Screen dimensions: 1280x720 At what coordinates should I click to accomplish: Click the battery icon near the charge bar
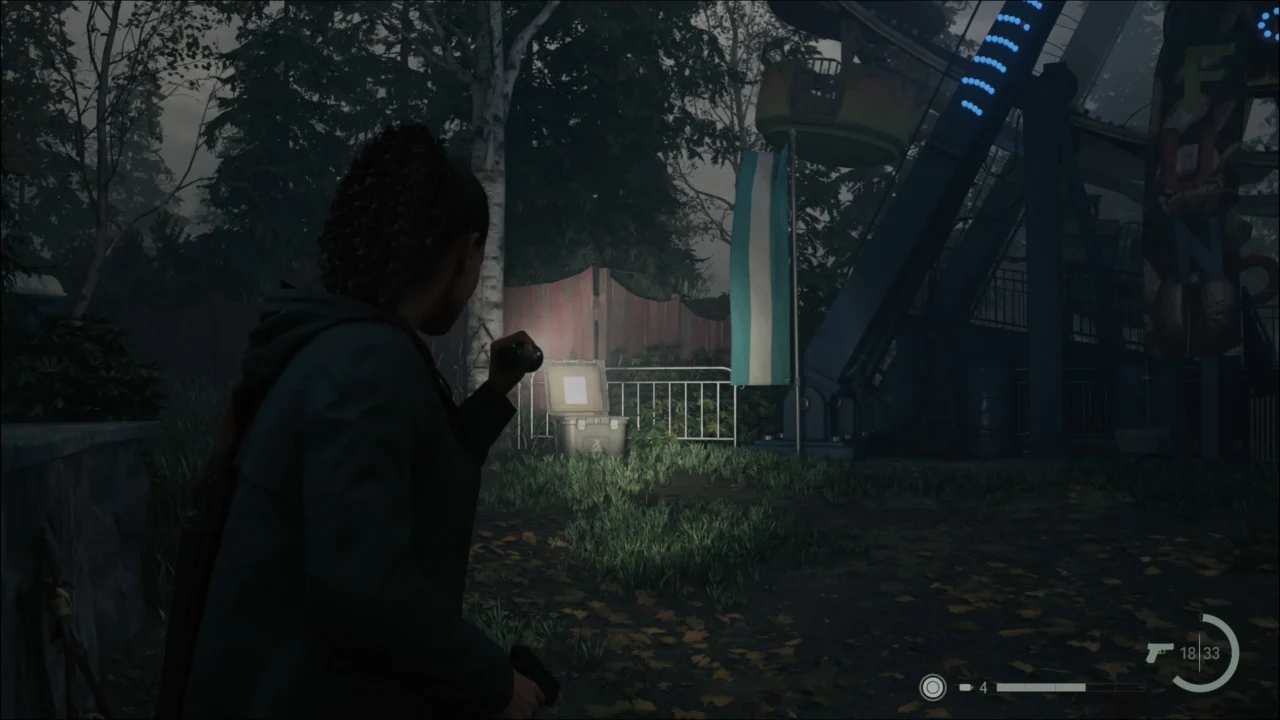point(966,687)
